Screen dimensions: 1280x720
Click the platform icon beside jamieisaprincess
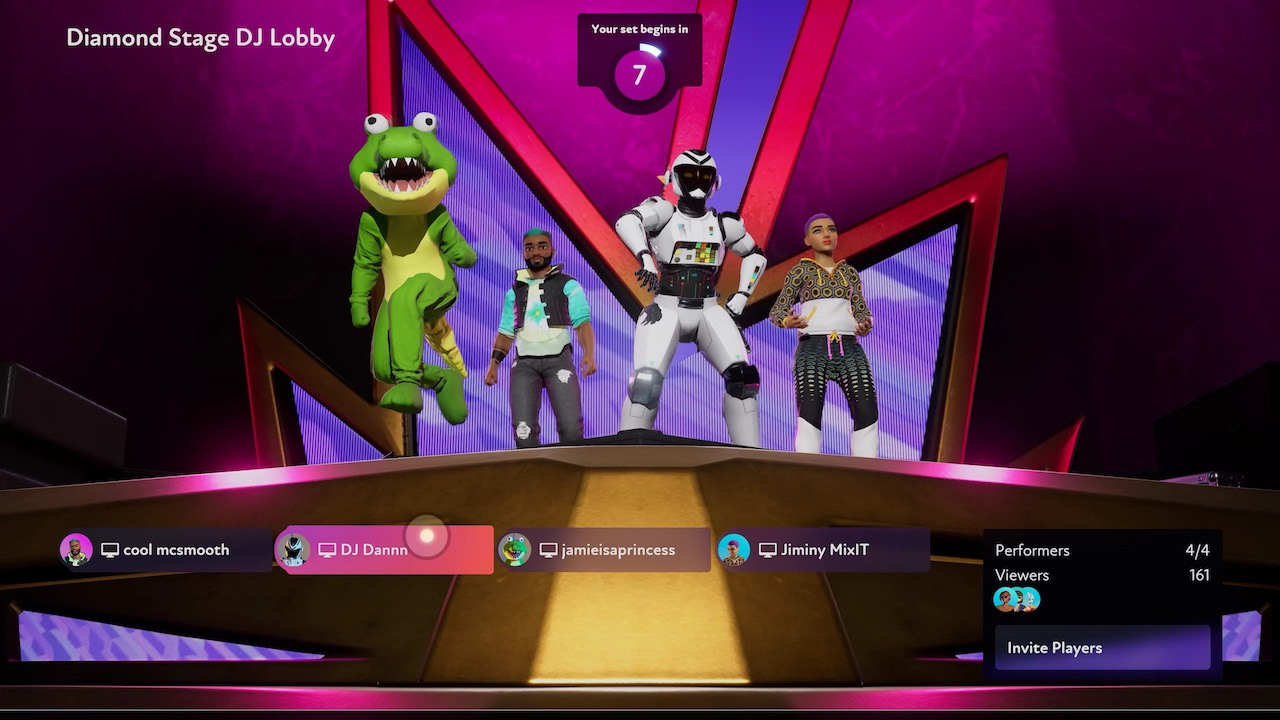[546, 548]
